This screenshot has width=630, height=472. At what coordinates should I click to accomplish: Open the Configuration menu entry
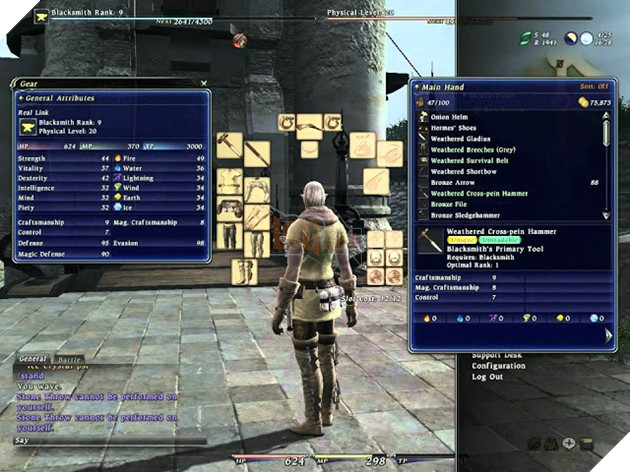click(499, 366)
